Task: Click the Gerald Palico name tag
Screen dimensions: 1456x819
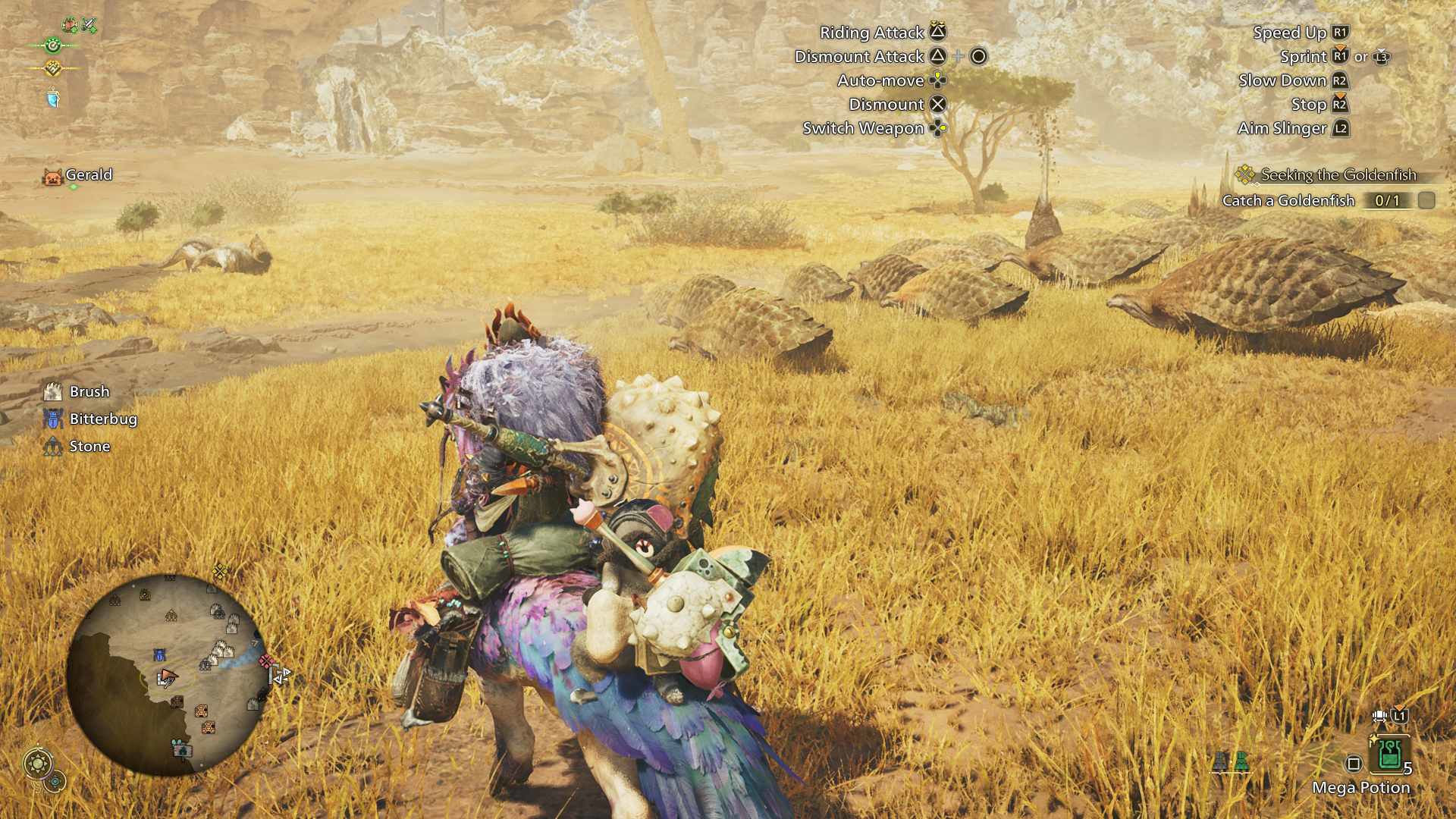Action: pos(88,175)
